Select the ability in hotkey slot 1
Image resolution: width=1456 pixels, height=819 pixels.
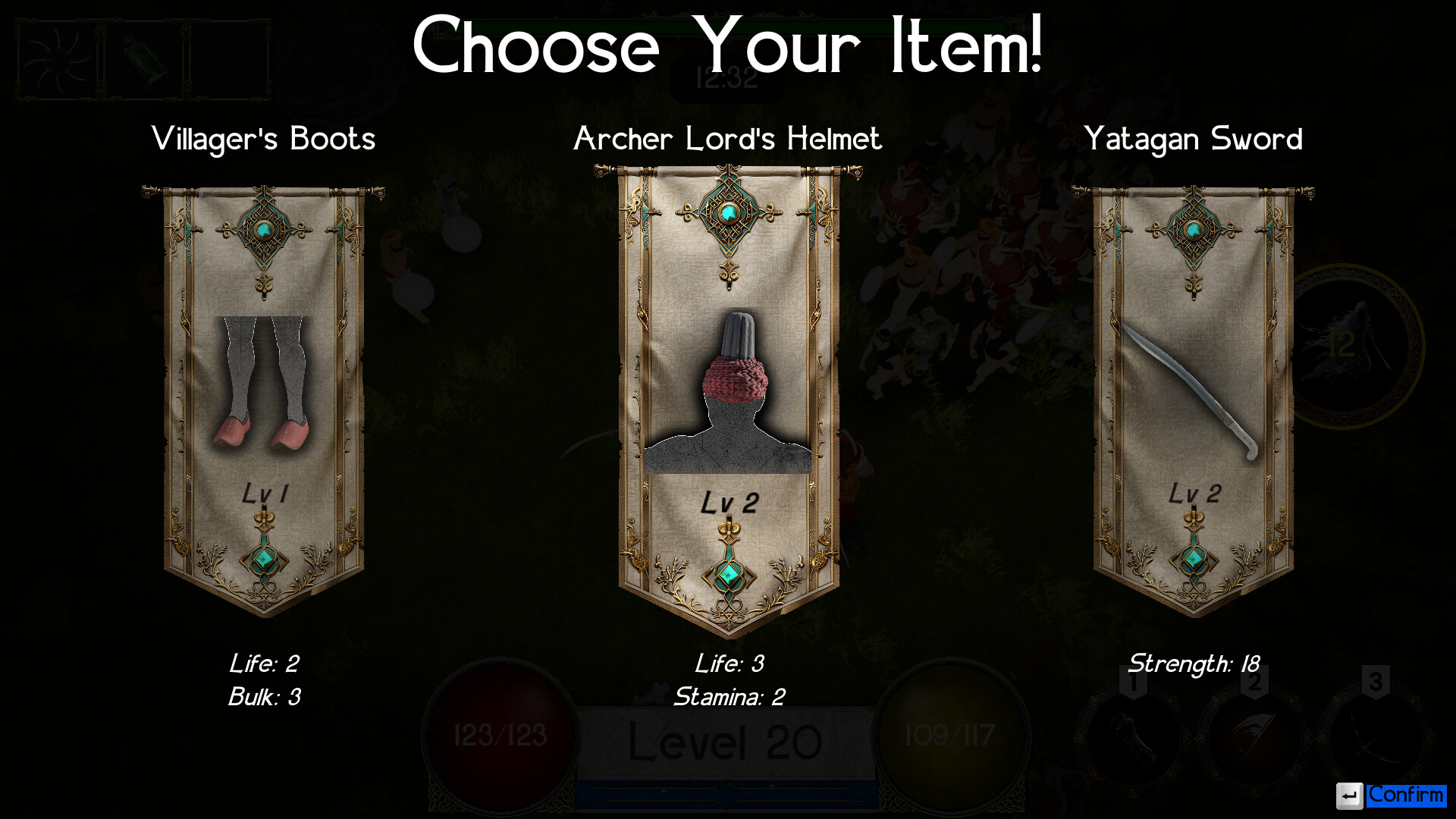point(1130,732)
